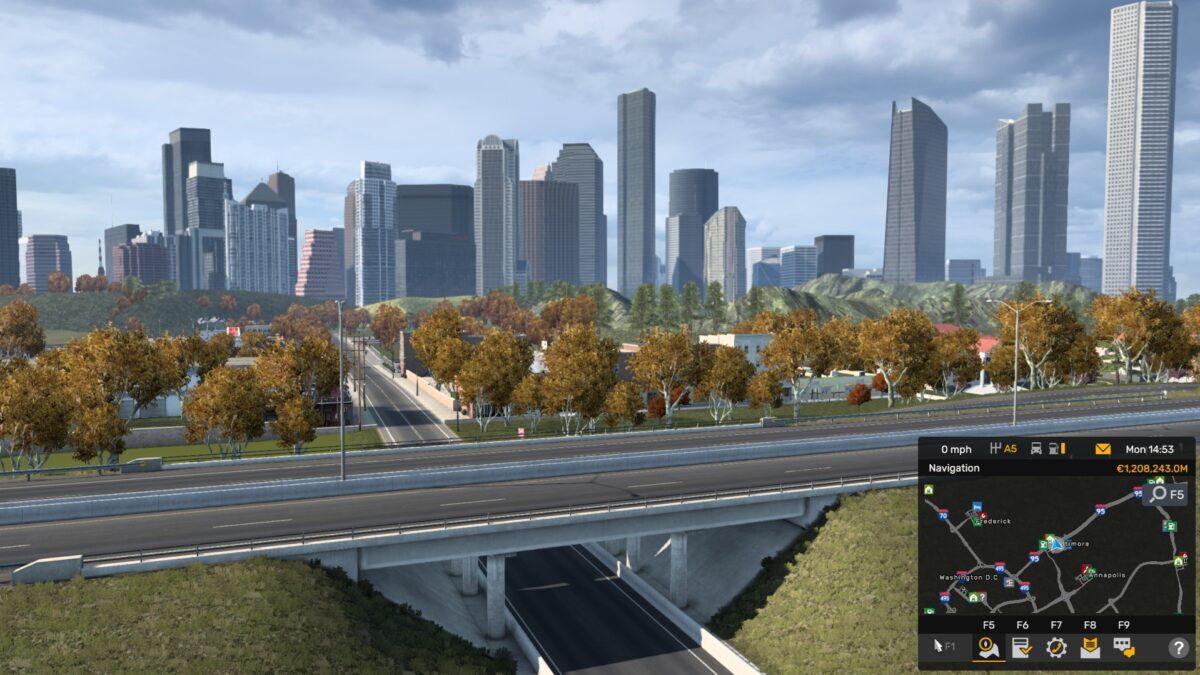Open the yellow envelope mail notification
Screen dimensions: 1200x675
[1103, 449]
